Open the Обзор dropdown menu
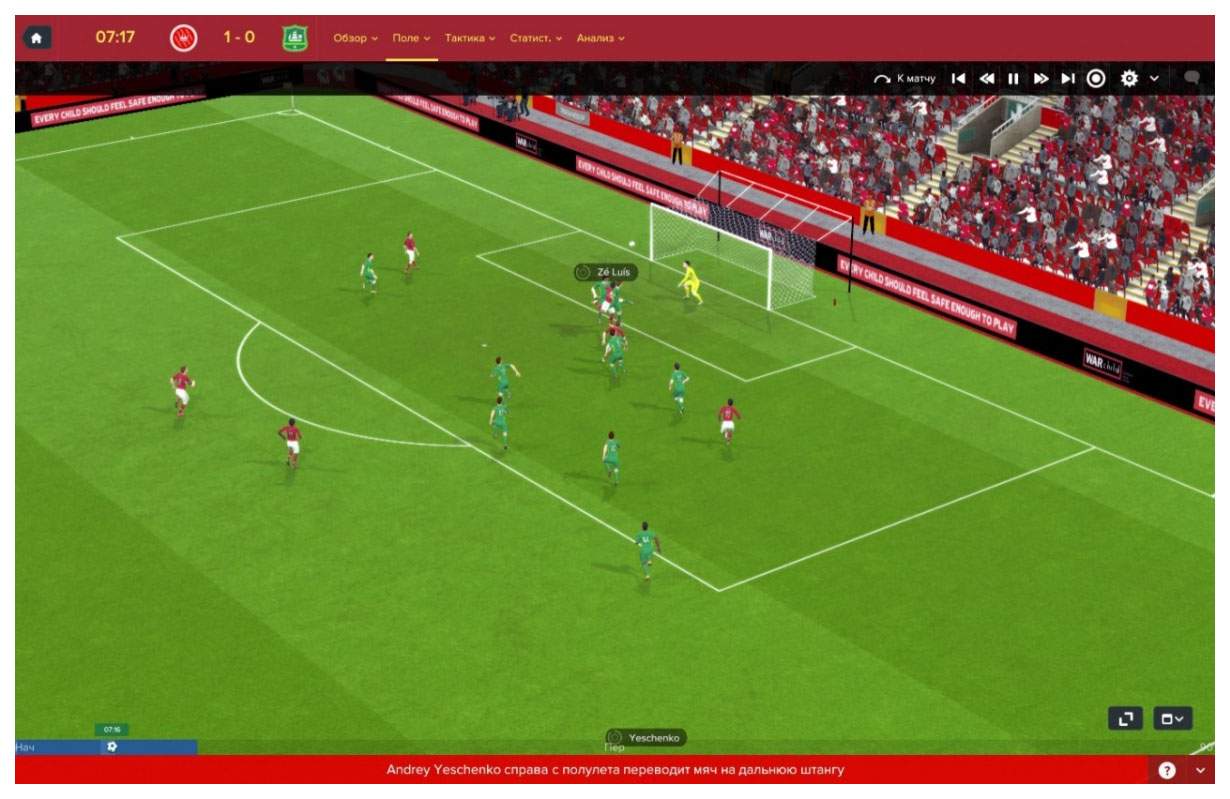This screenshot has height=799, width=1230. [355, 38]
